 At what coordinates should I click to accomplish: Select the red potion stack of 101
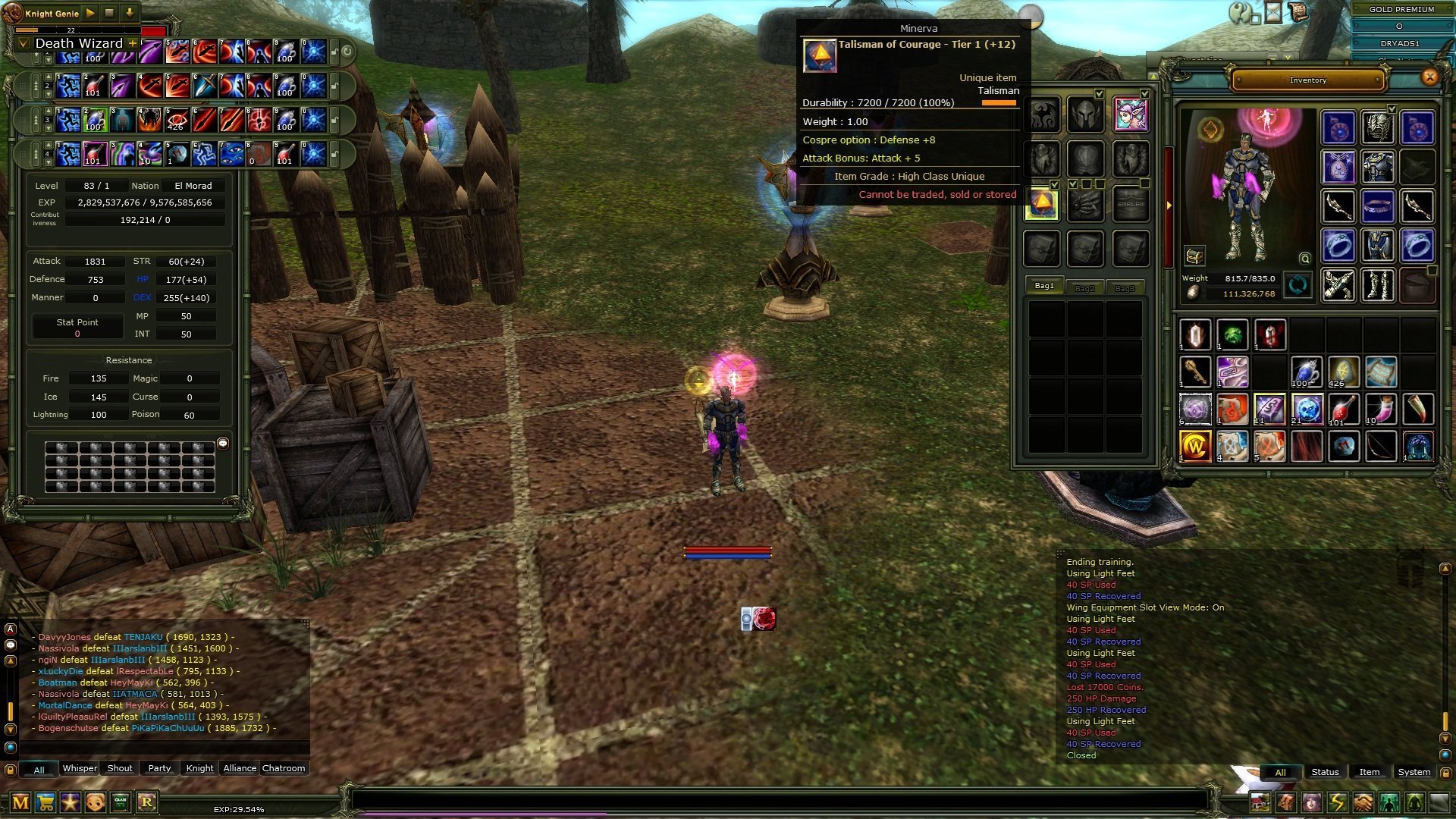[x=1343, y=409]
